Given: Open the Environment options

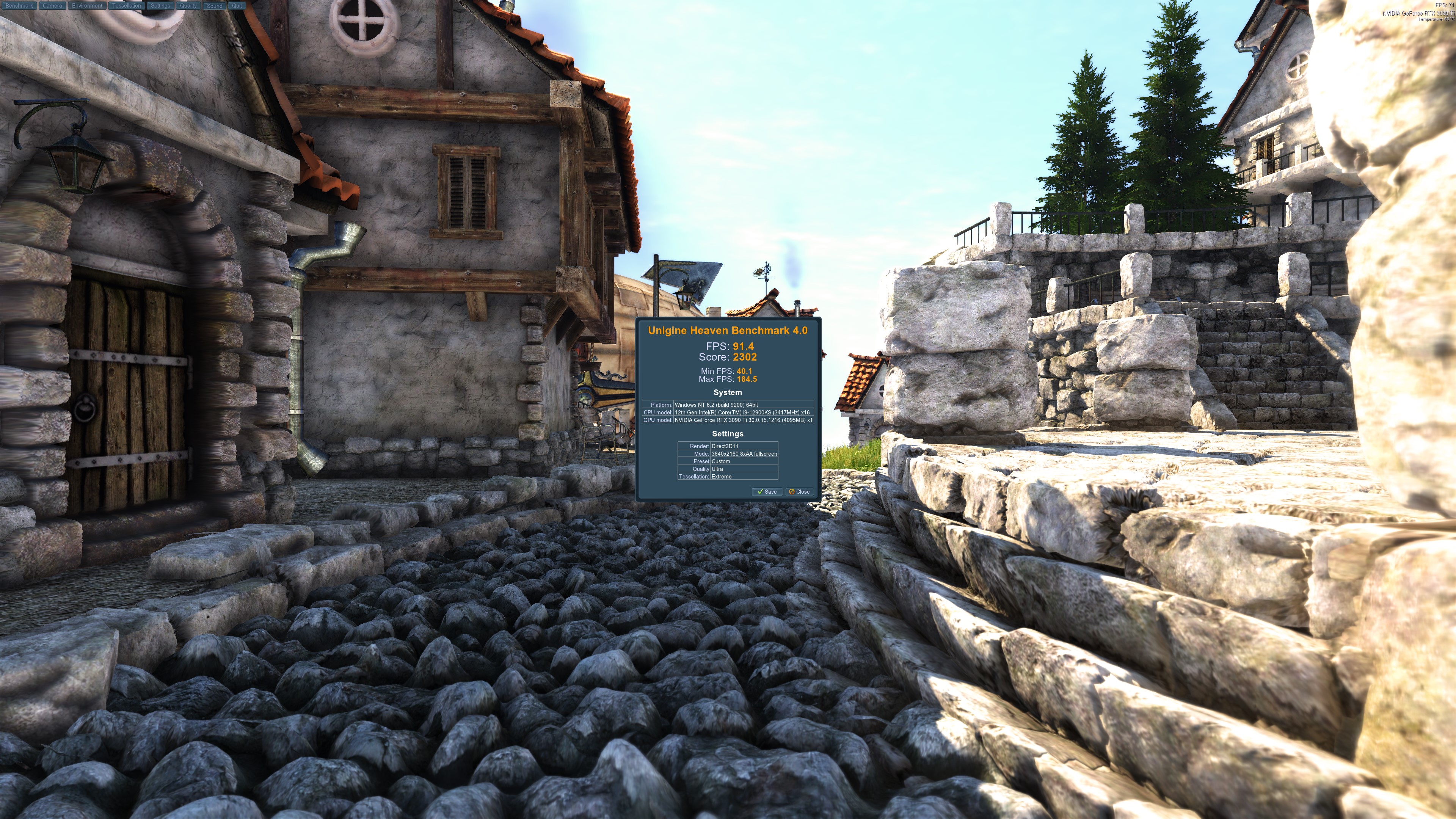Looking at the screenshot, I should (87, 6).
